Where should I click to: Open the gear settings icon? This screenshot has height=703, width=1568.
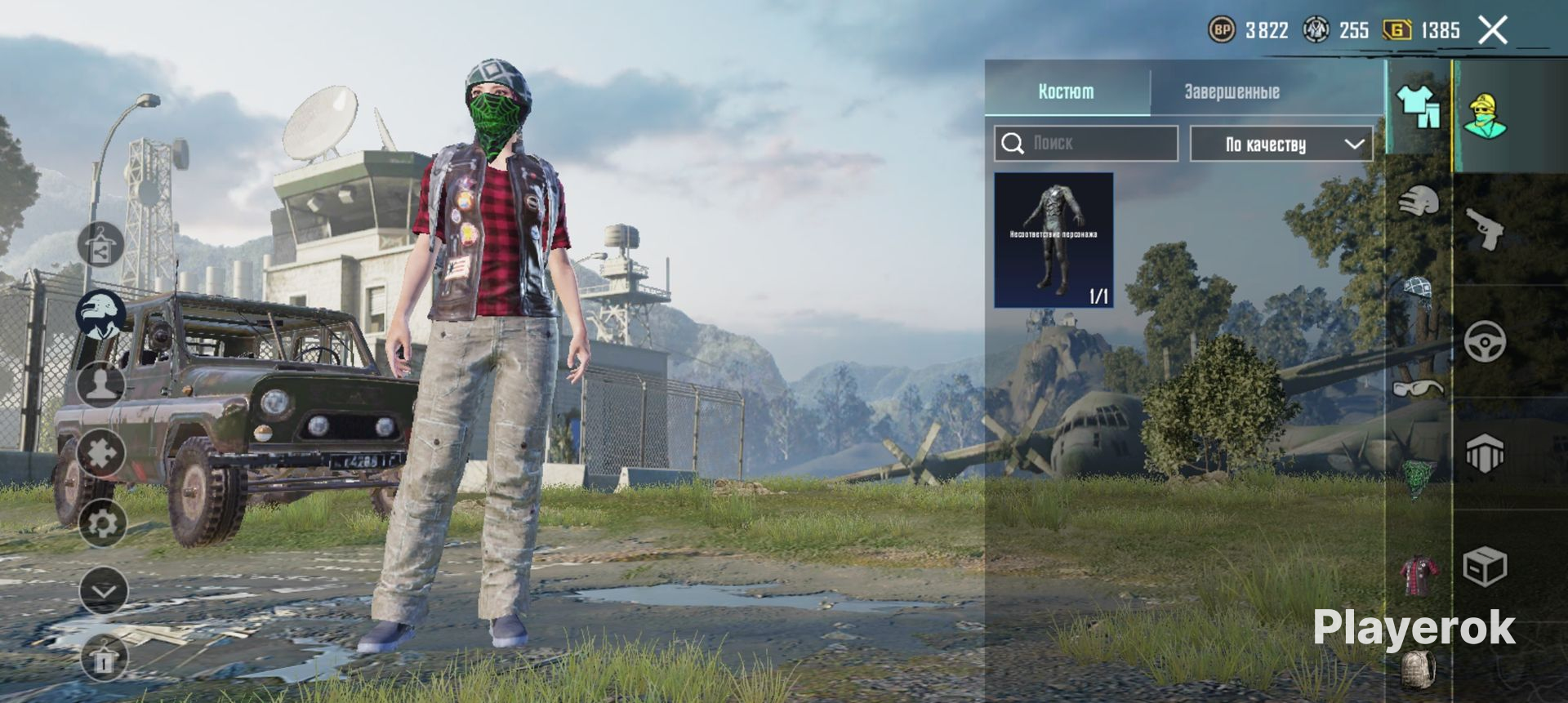(x=102, y=523)
